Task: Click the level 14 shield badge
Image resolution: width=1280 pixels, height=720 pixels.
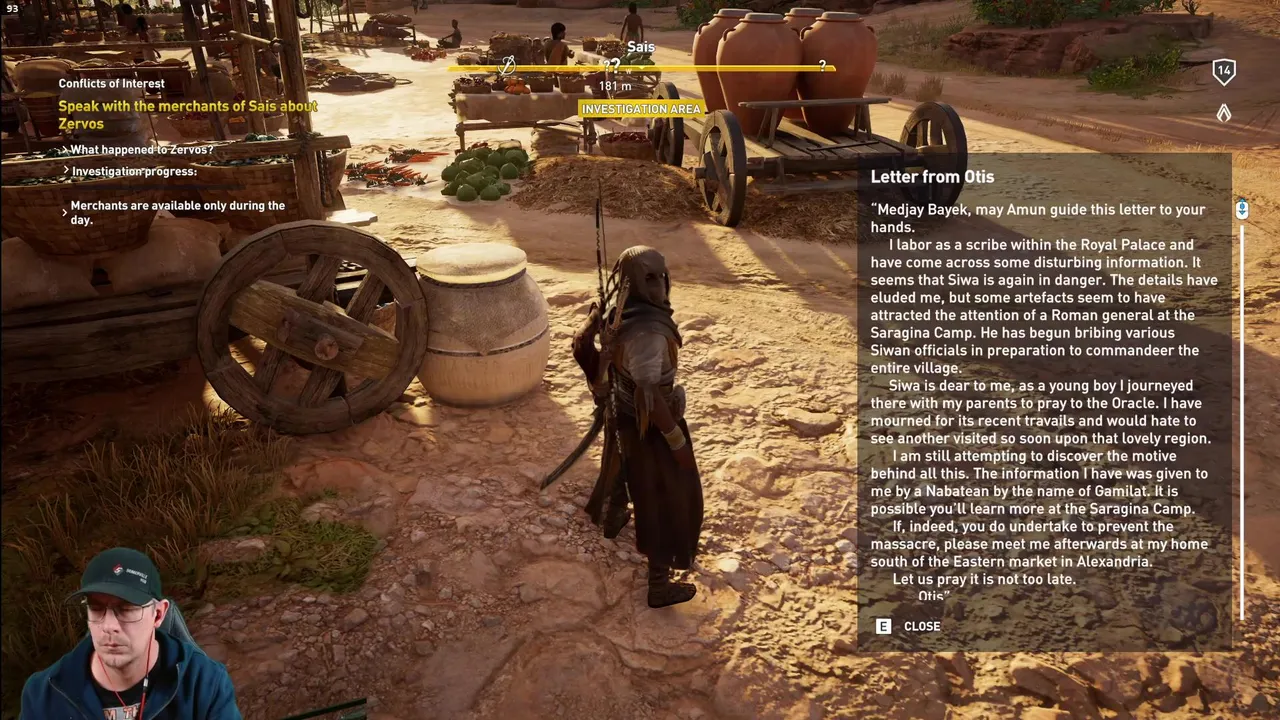Action: (x=1223, y=71)
